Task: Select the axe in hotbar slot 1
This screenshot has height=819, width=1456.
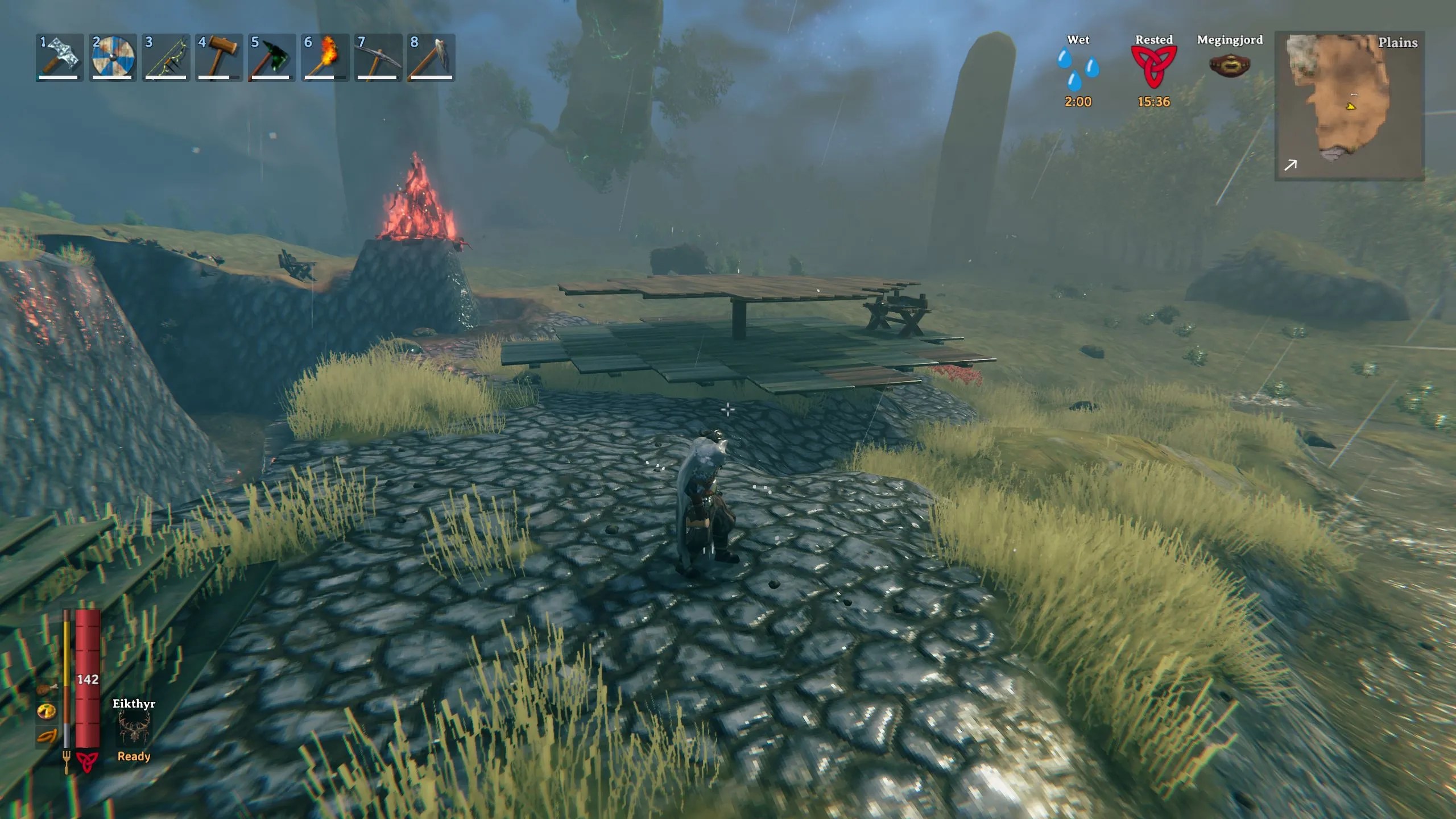Action: pyautogui.click(x=59, y=59)
